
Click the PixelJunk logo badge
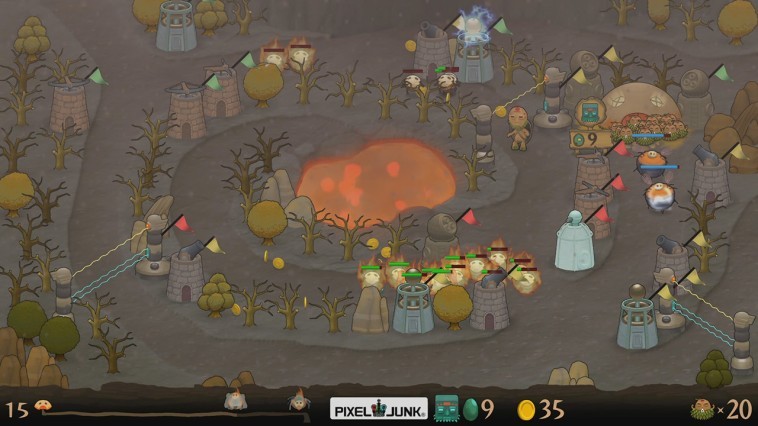coord(379,408)
